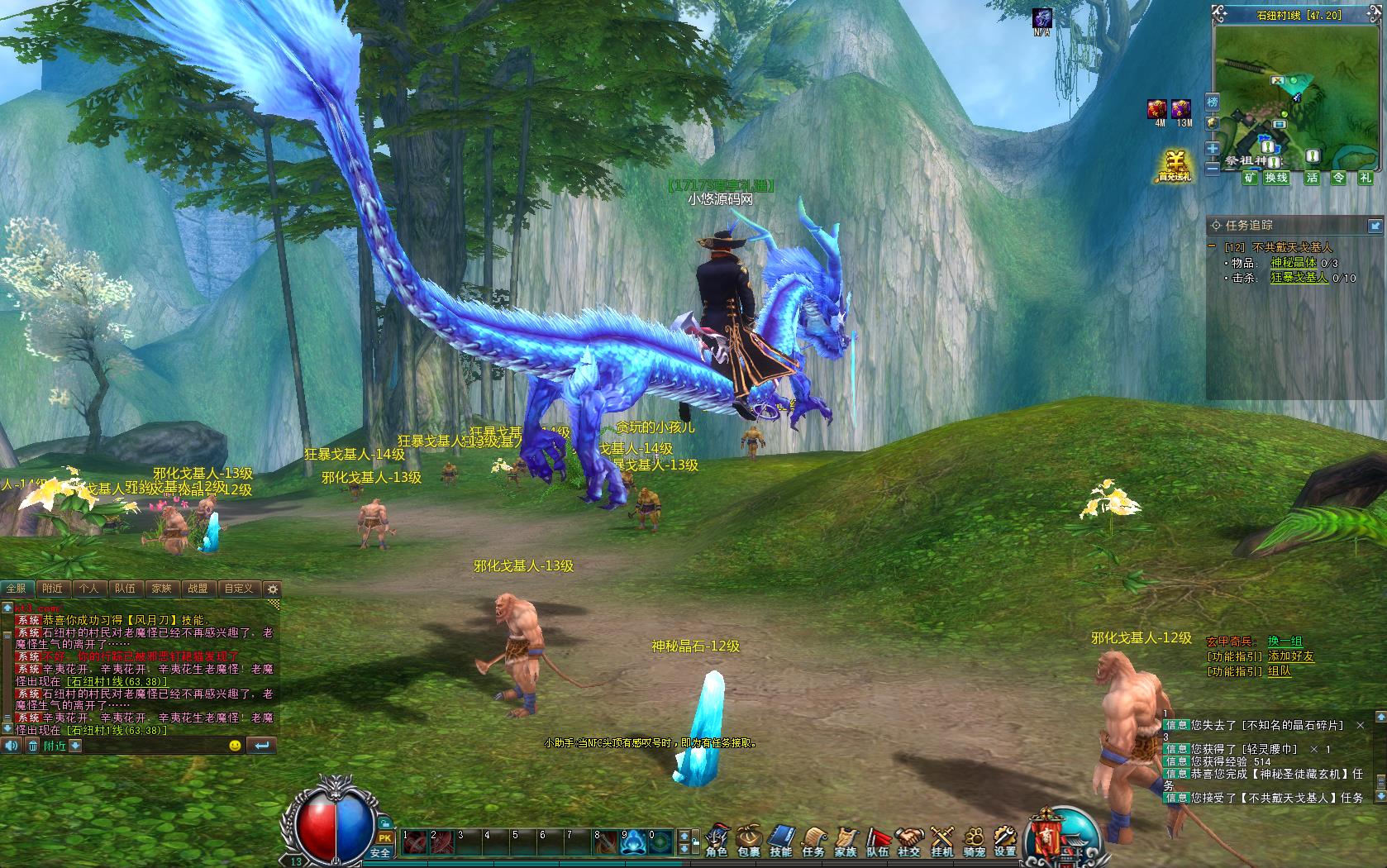Click the 添加好友 add friend link
Viewport: 1387px width, 868px height.
(x=1290, y=656)
